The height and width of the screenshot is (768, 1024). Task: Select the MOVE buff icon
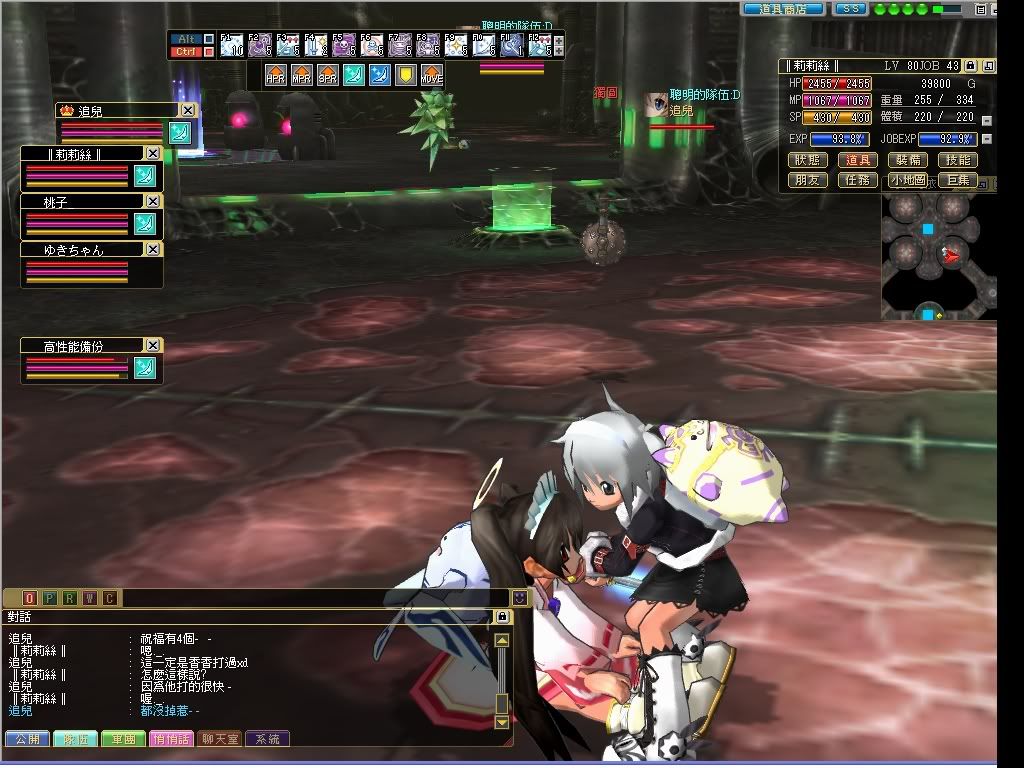[x=431, y=76]
